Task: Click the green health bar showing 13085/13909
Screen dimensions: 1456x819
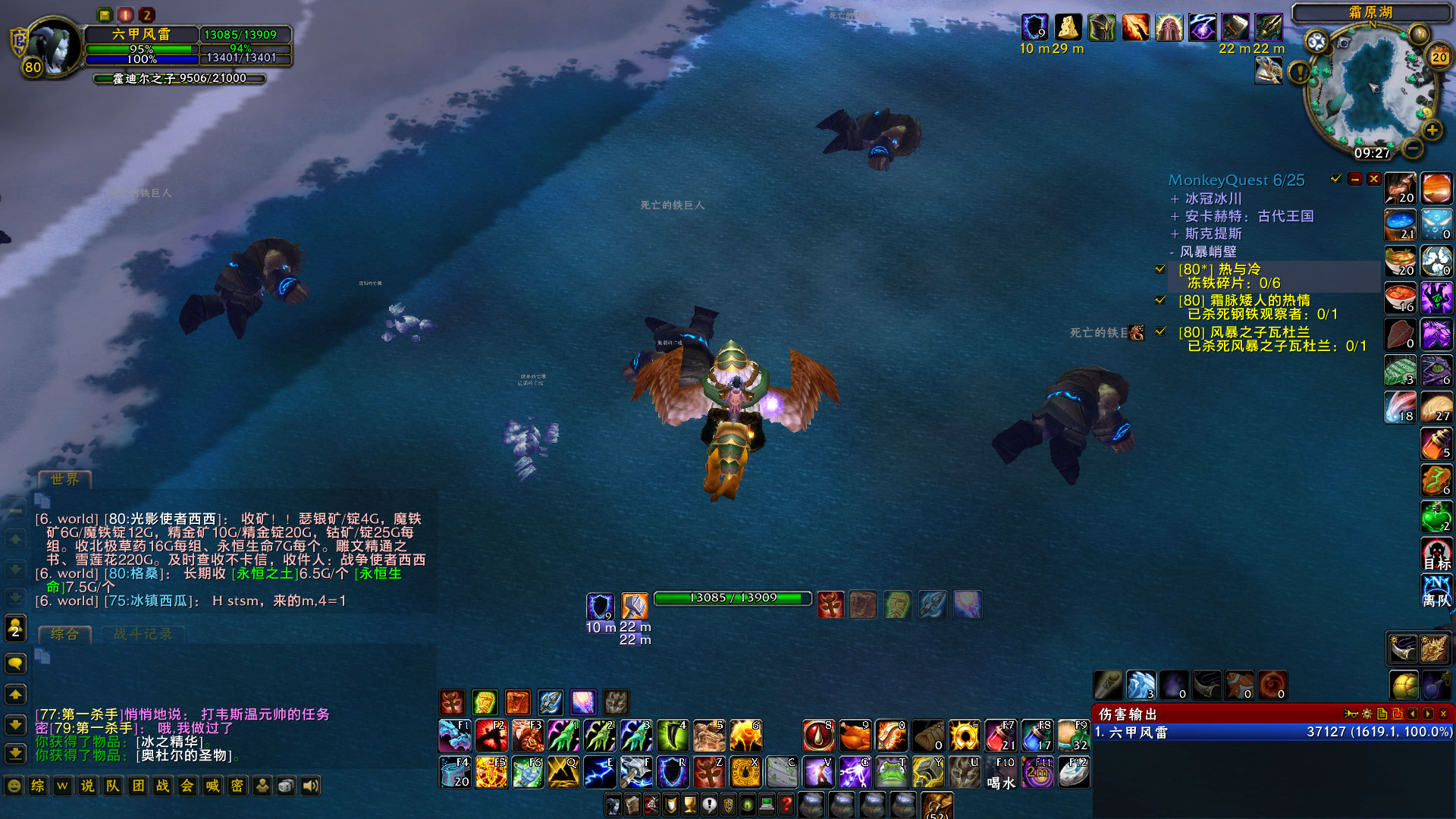Action: click(x=730, y=598)
